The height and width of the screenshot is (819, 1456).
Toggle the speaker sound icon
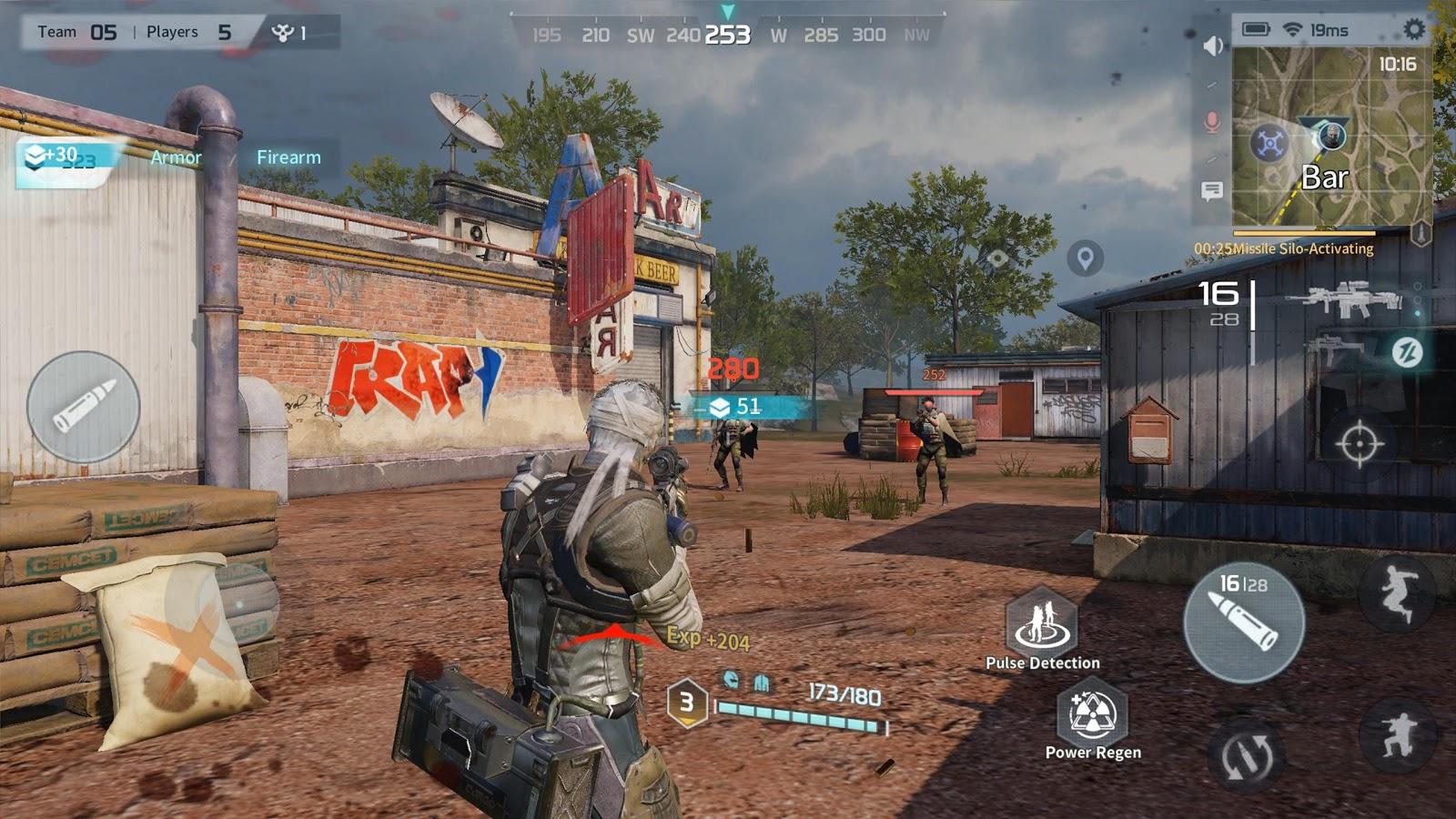(1212, 45)
